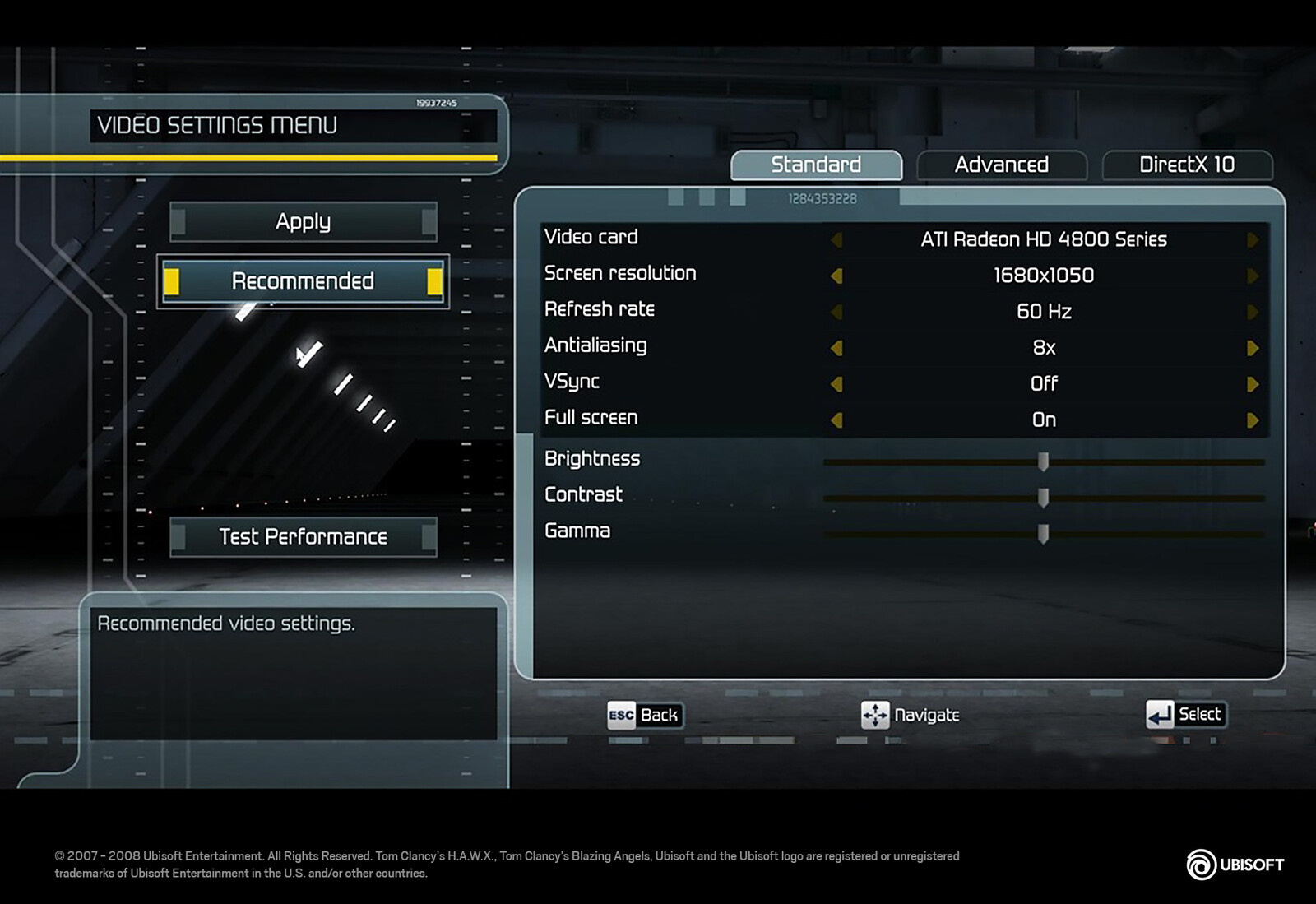The height and width of the screenshot is (904, 1316).
Task: Click the left arrow for Screen resolution
Action: pyautogui.click(x=836, y=276)
